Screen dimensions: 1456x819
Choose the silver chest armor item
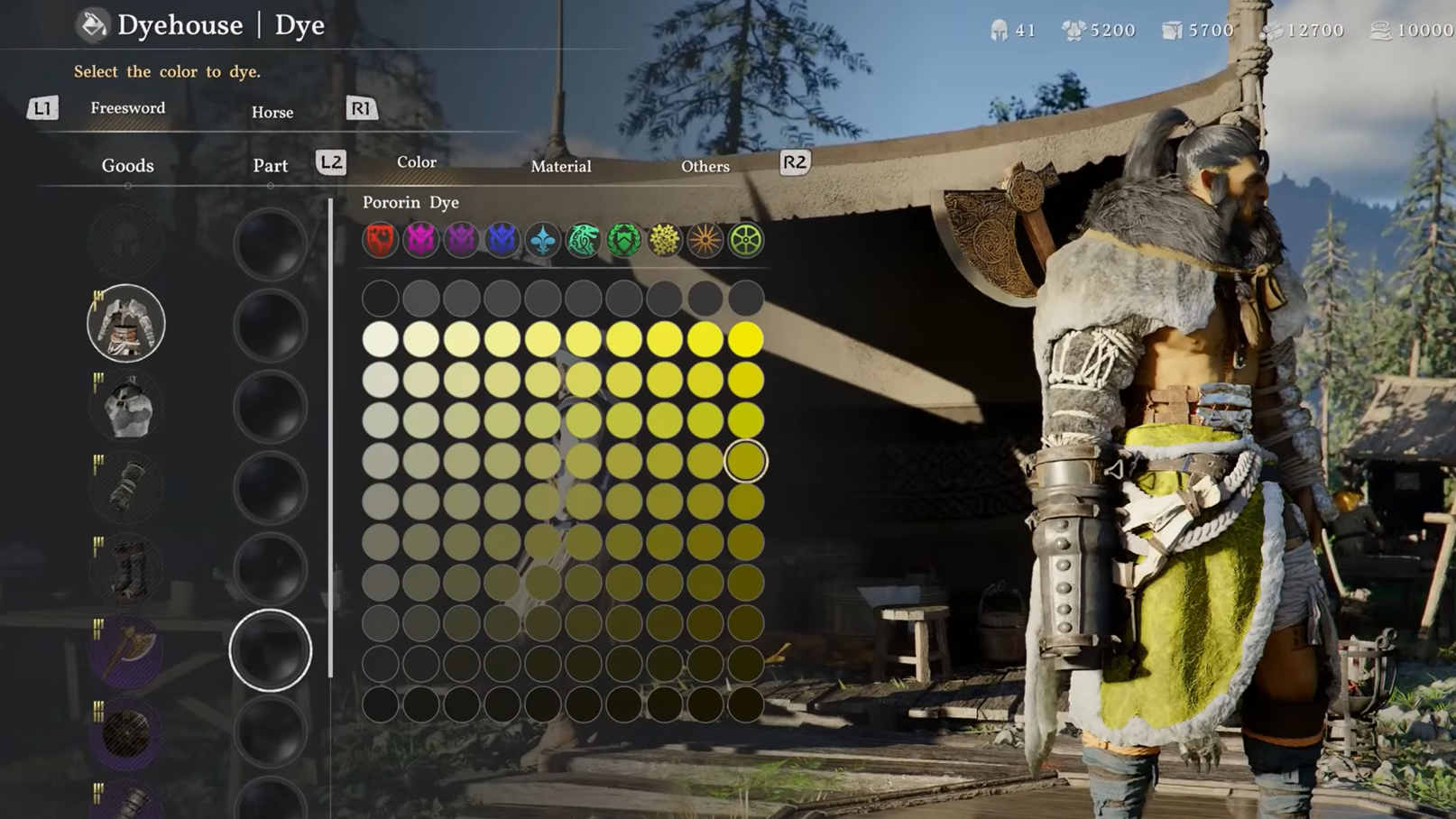[x=126, y=407]
